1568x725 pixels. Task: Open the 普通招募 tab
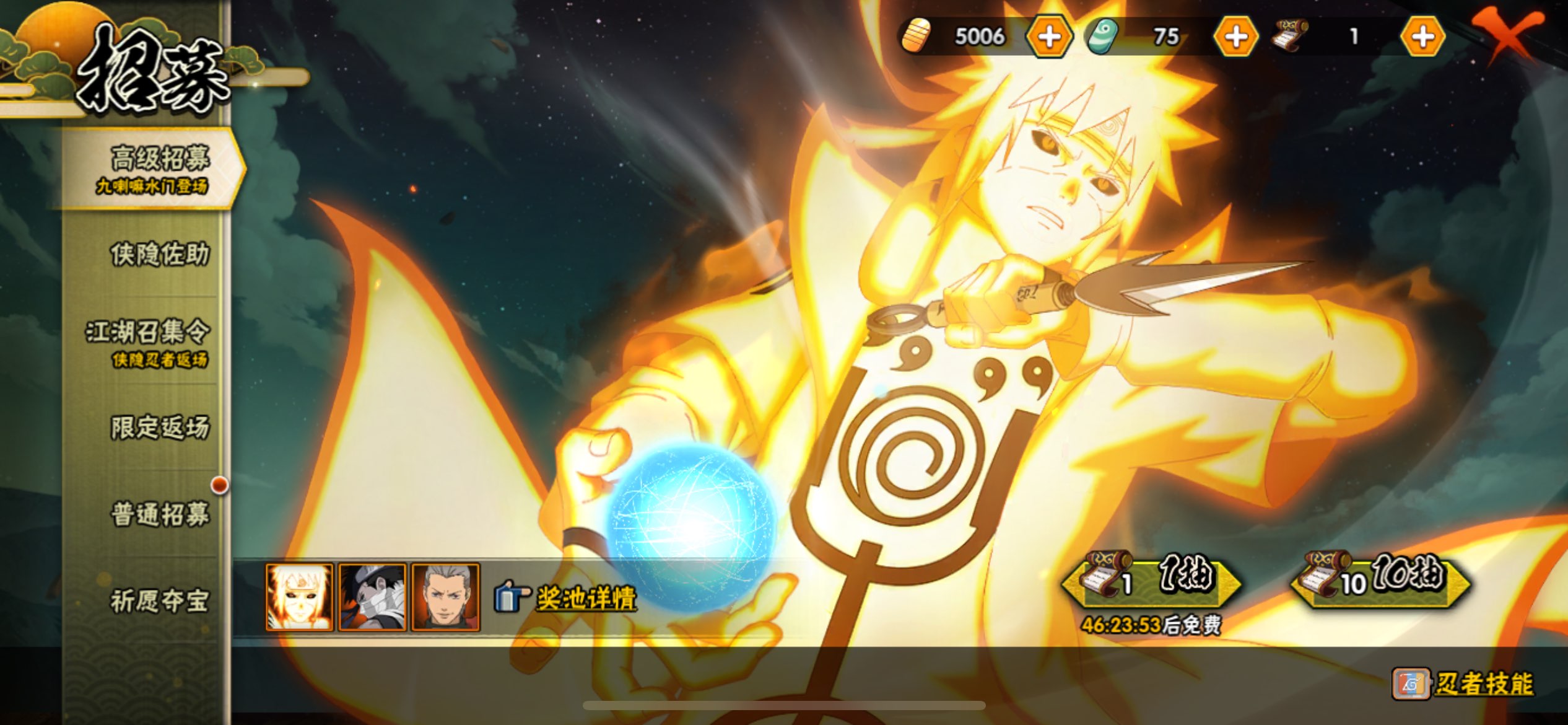(x=160, y=514)
